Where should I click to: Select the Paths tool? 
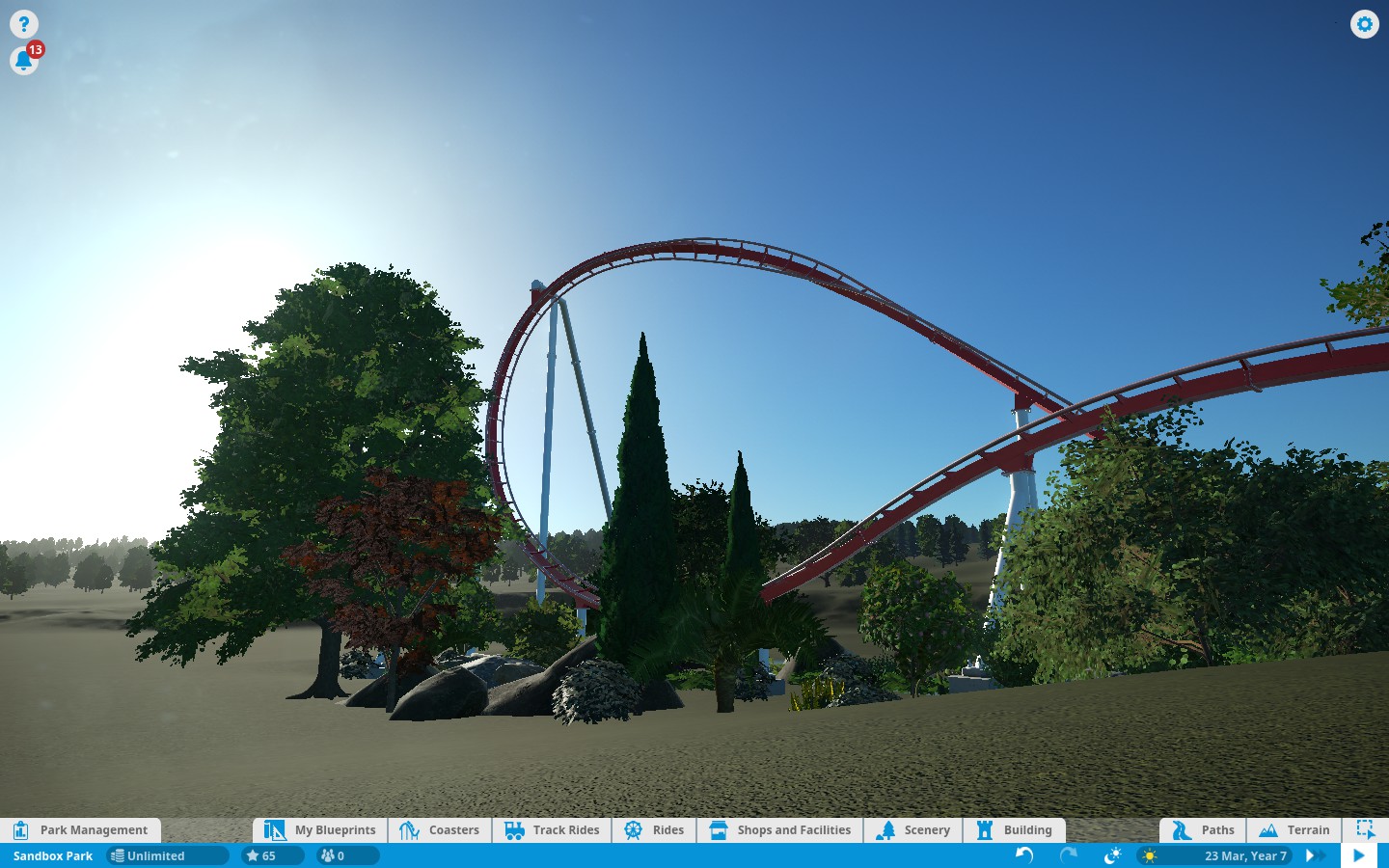(x=1203, y=830)
